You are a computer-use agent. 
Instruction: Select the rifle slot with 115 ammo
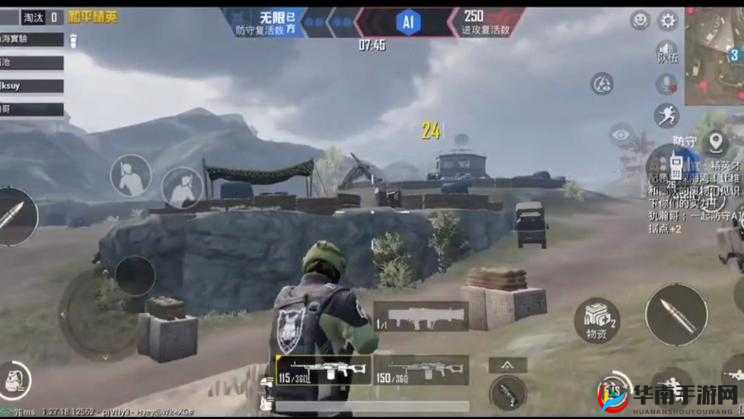click(x=323, y=370)
